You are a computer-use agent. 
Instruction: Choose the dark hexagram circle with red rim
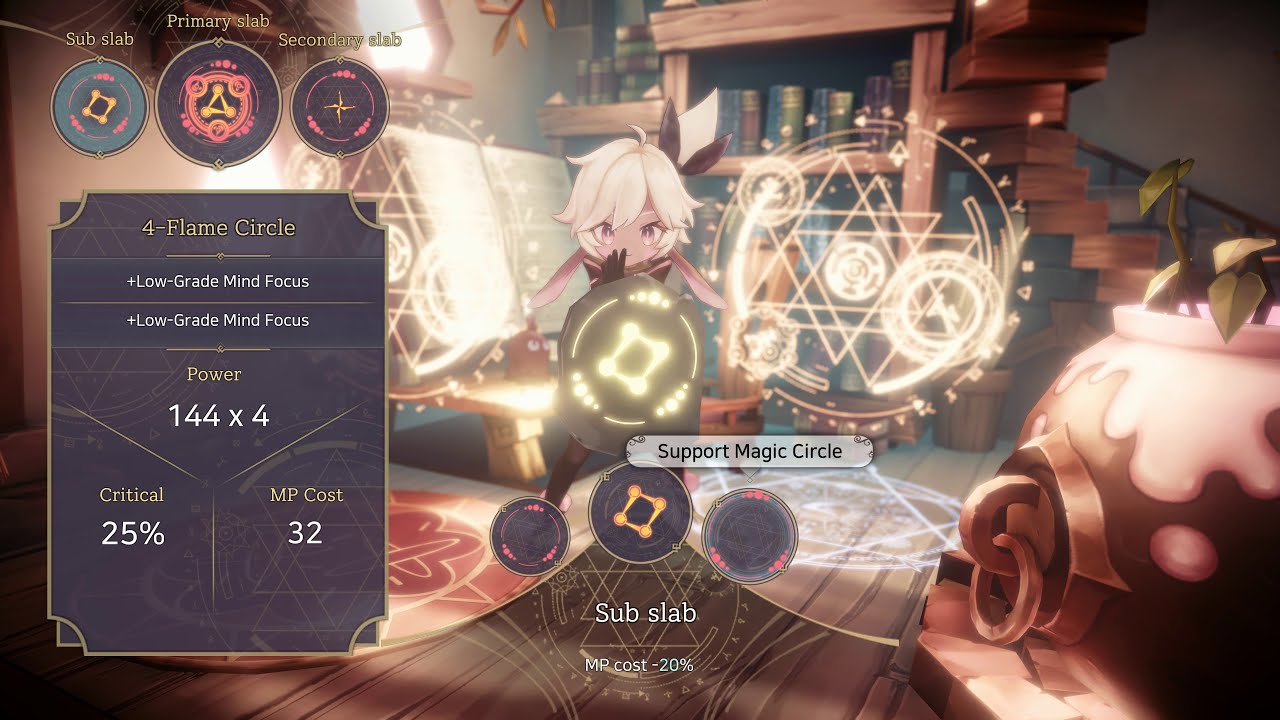[750, 535]
